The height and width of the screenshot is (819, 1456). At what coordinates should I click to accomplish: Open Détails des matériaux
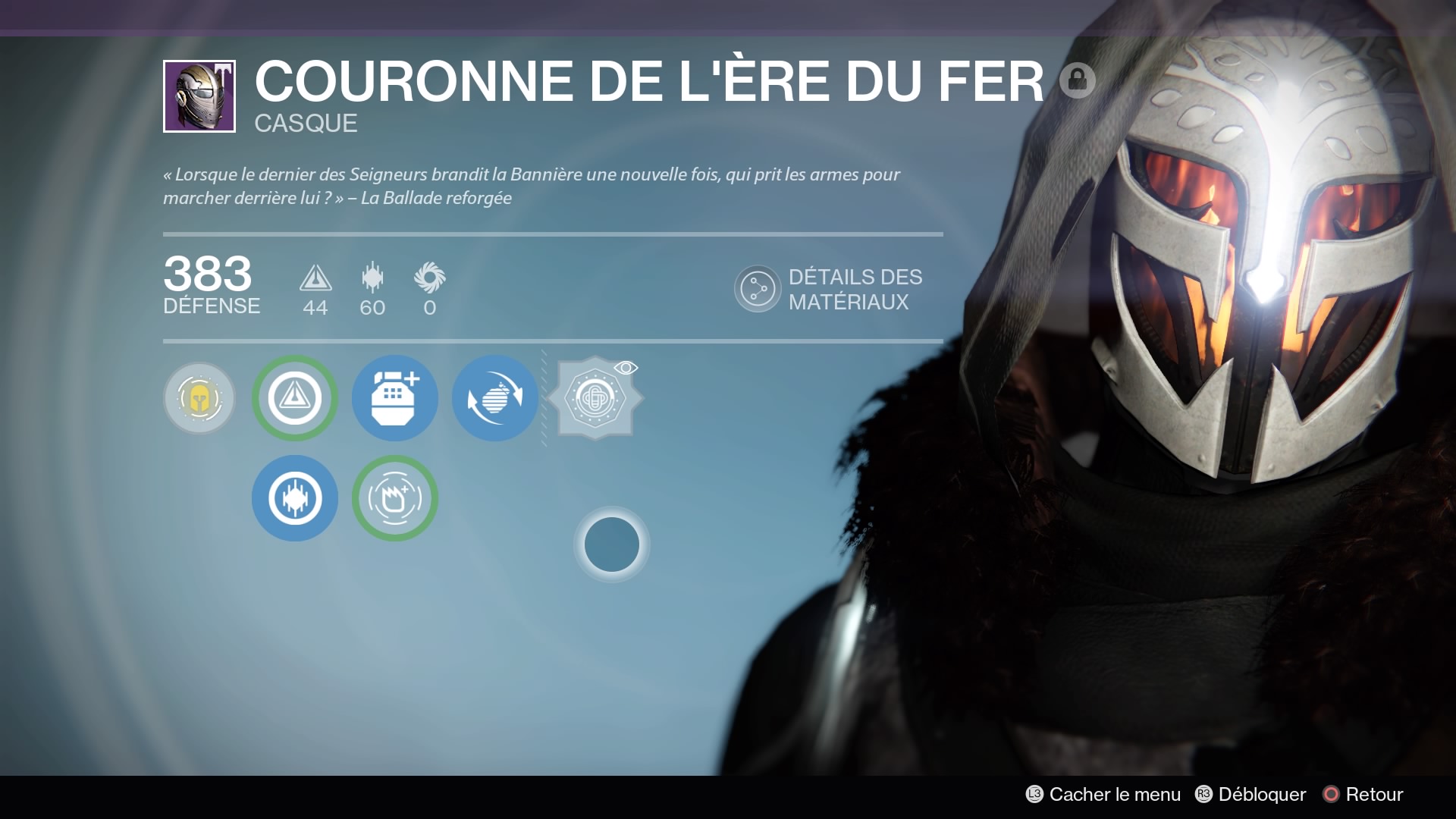click(x=830, y=289)
